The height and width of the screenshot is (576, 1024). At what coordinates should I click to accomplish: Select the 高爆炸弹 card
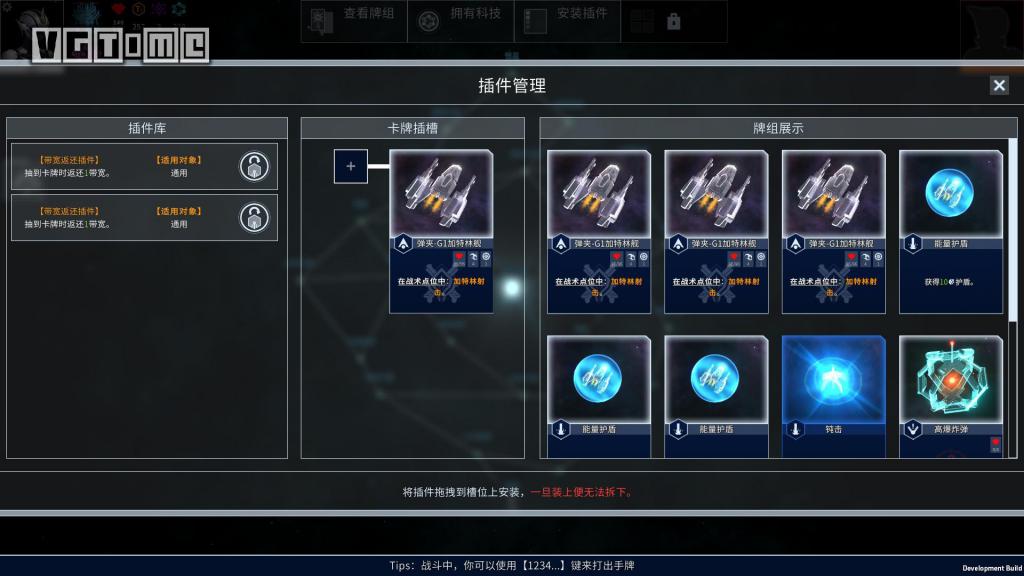tap(951, 396)
